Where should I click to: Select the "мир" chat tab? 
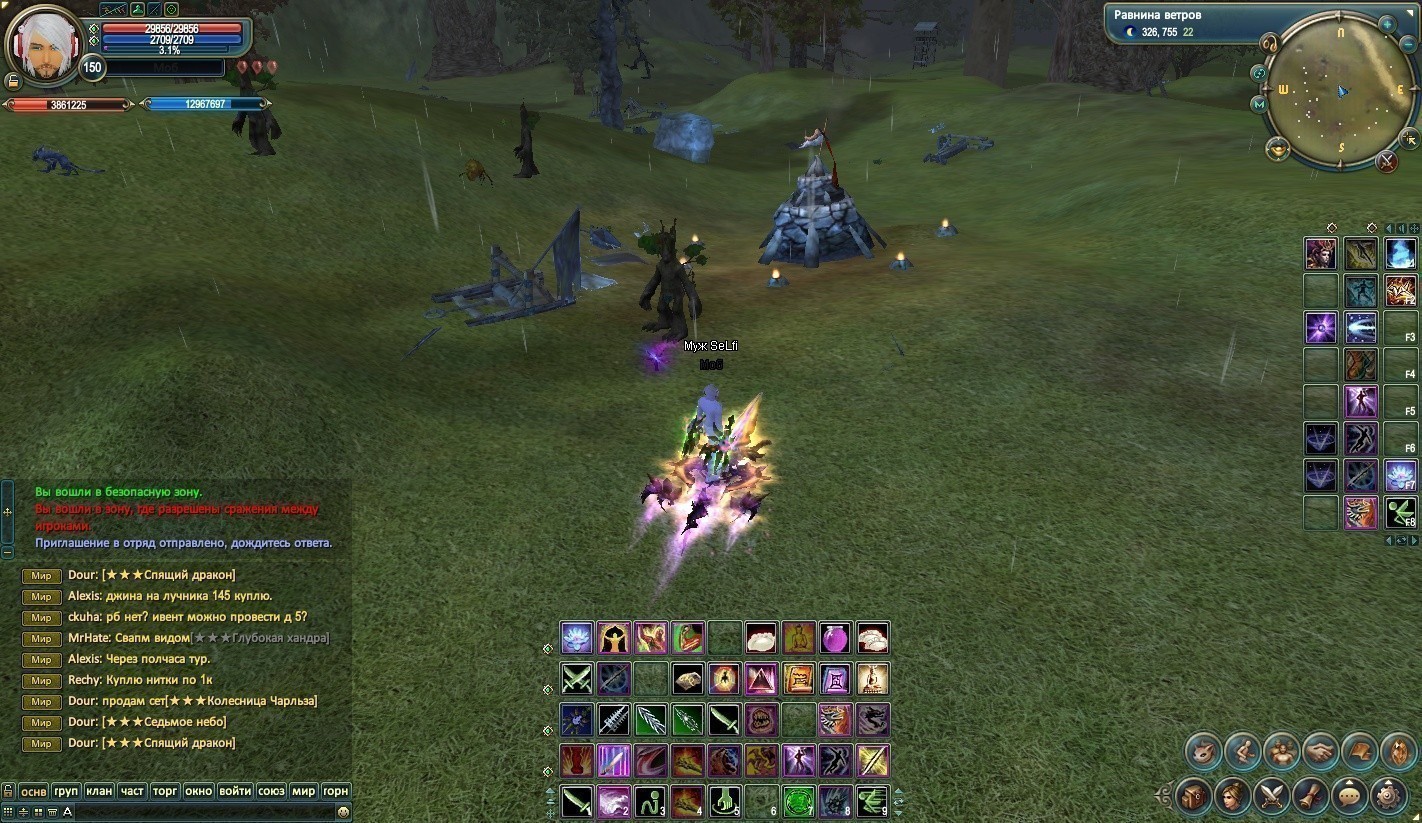(303, 791)
